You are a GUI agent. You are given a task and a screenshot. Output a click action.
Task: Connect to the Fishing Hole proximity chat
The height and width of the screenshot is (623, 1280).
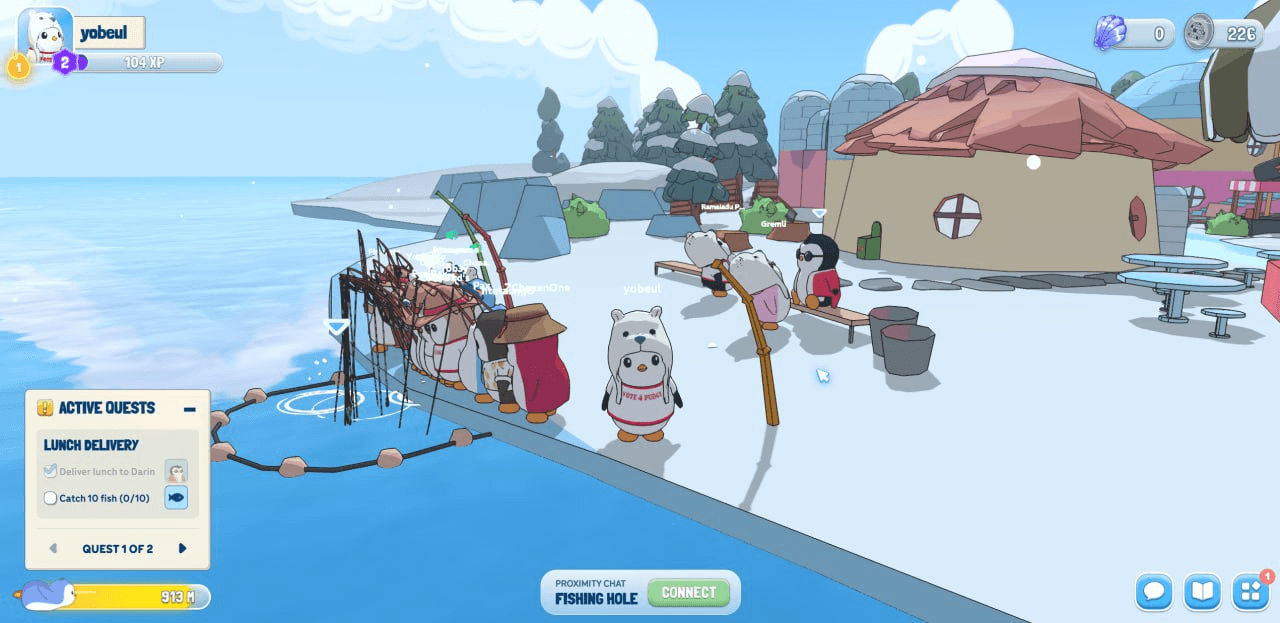[688, 592]
